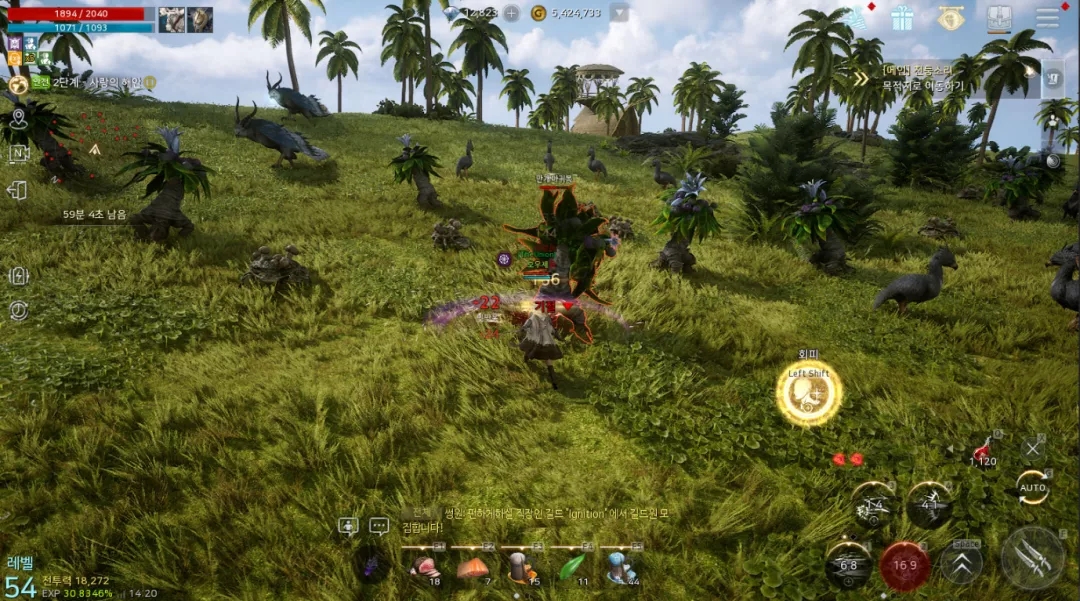Open the hamburger main menu
Viewport: 1080px width, 601px height.
[1047, 18]
